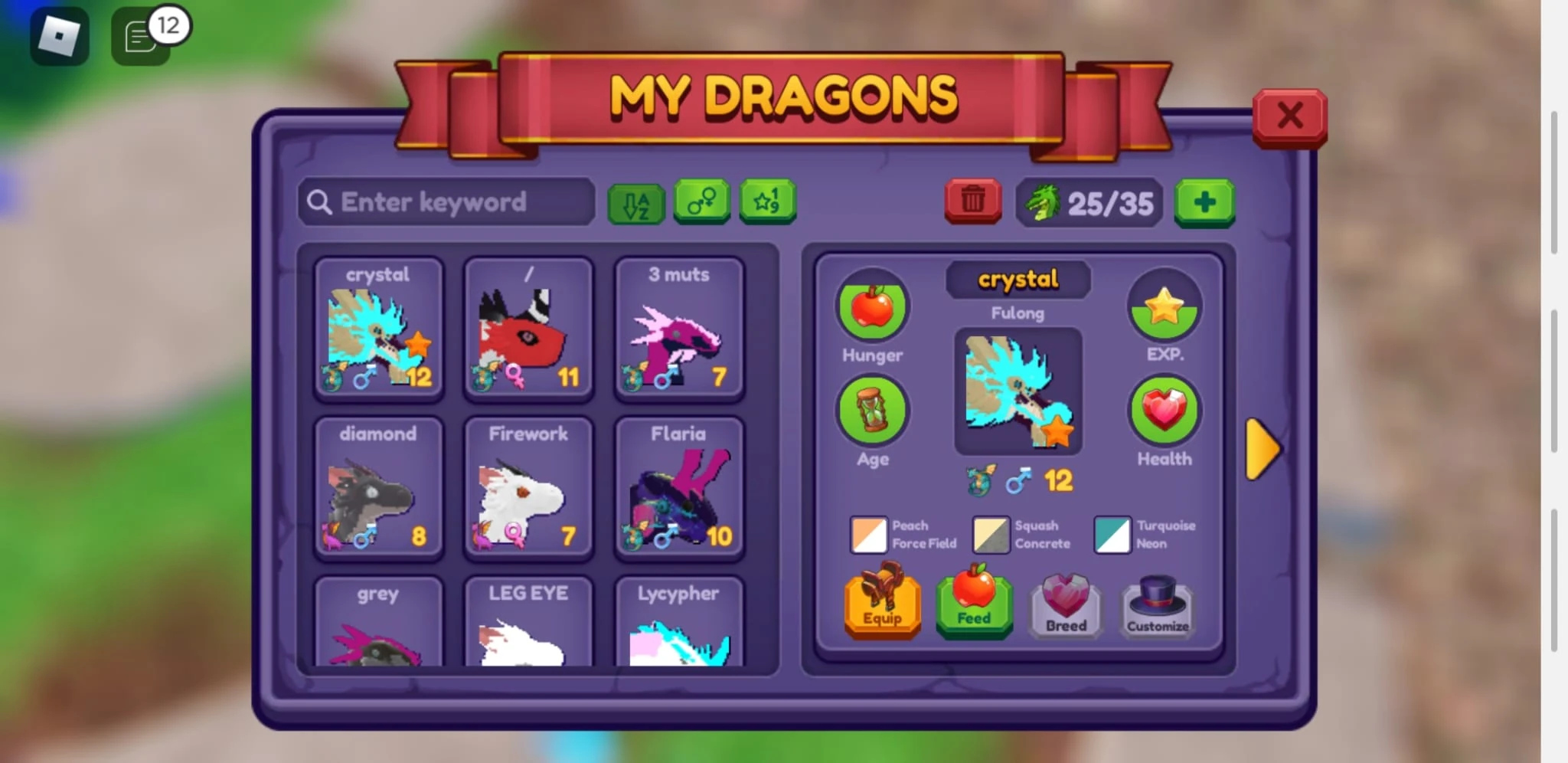Sort dragons alphabetically with the A-Z icon
This screenshot has width=1568, height=763.
click(x=635, y=201)
